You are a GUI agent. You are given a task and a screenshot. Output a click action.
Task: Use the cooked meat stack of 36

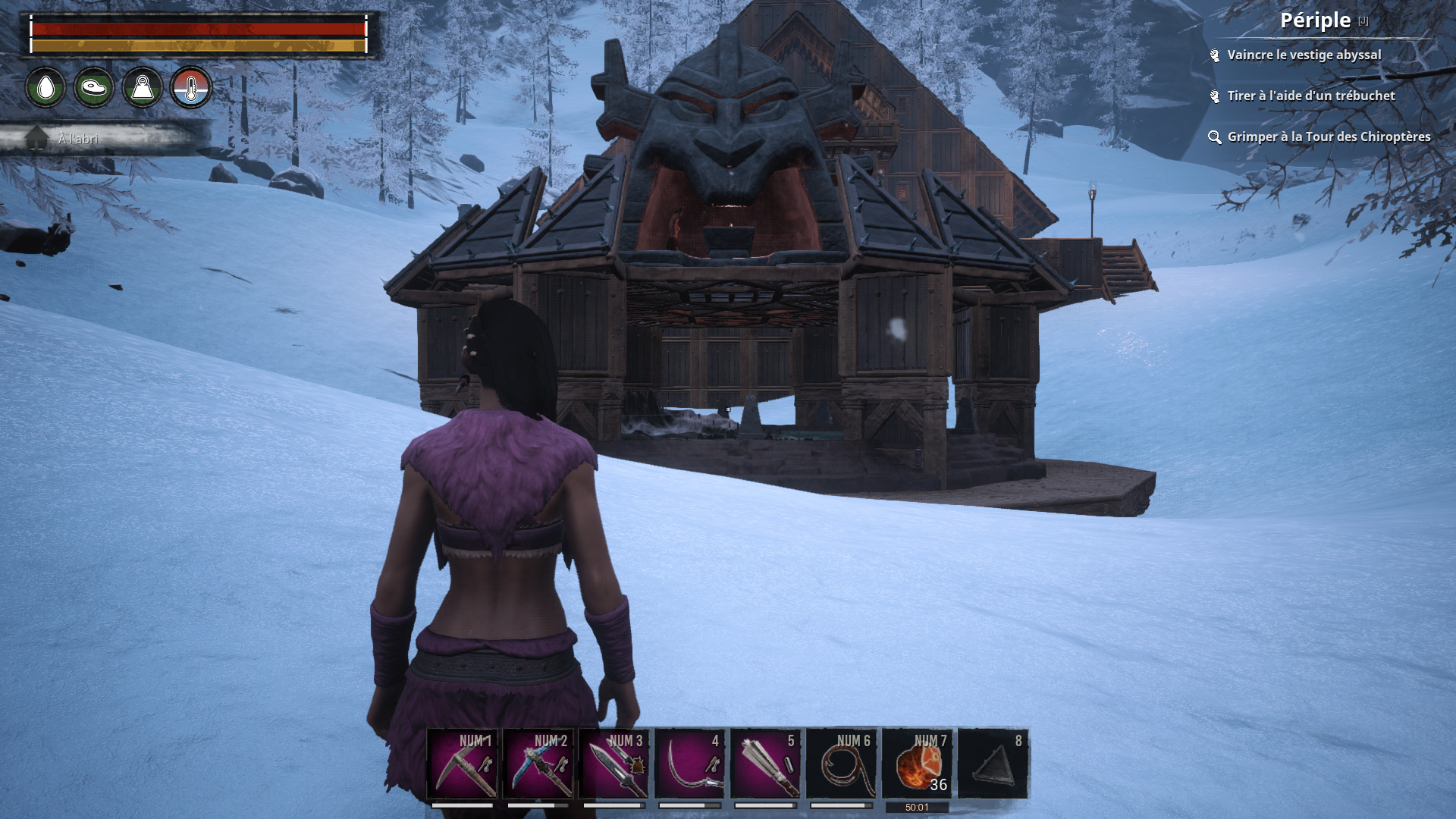918,764
